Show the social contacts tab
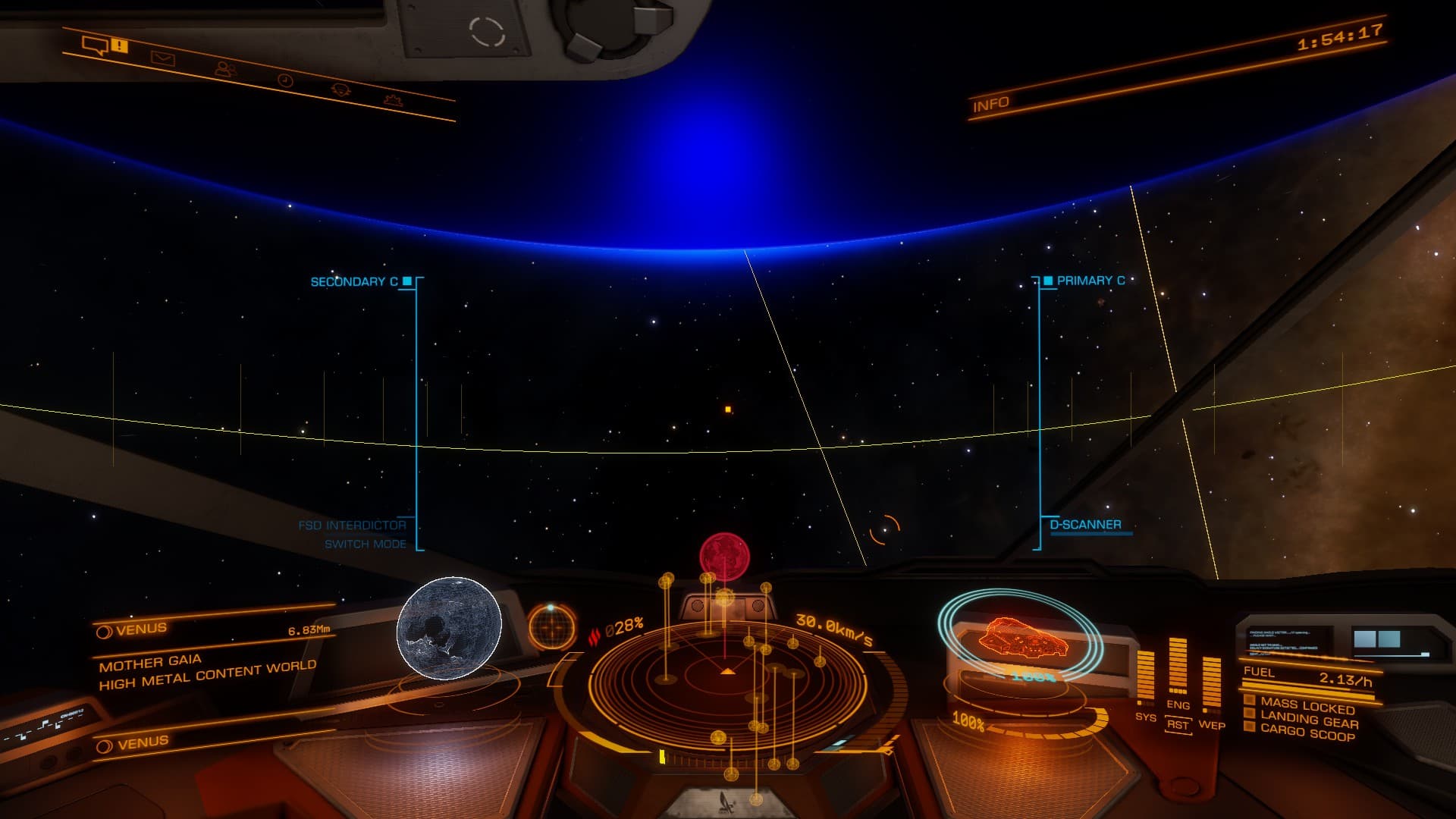The width and height of the screenshot is (1456, 819). 224,69
